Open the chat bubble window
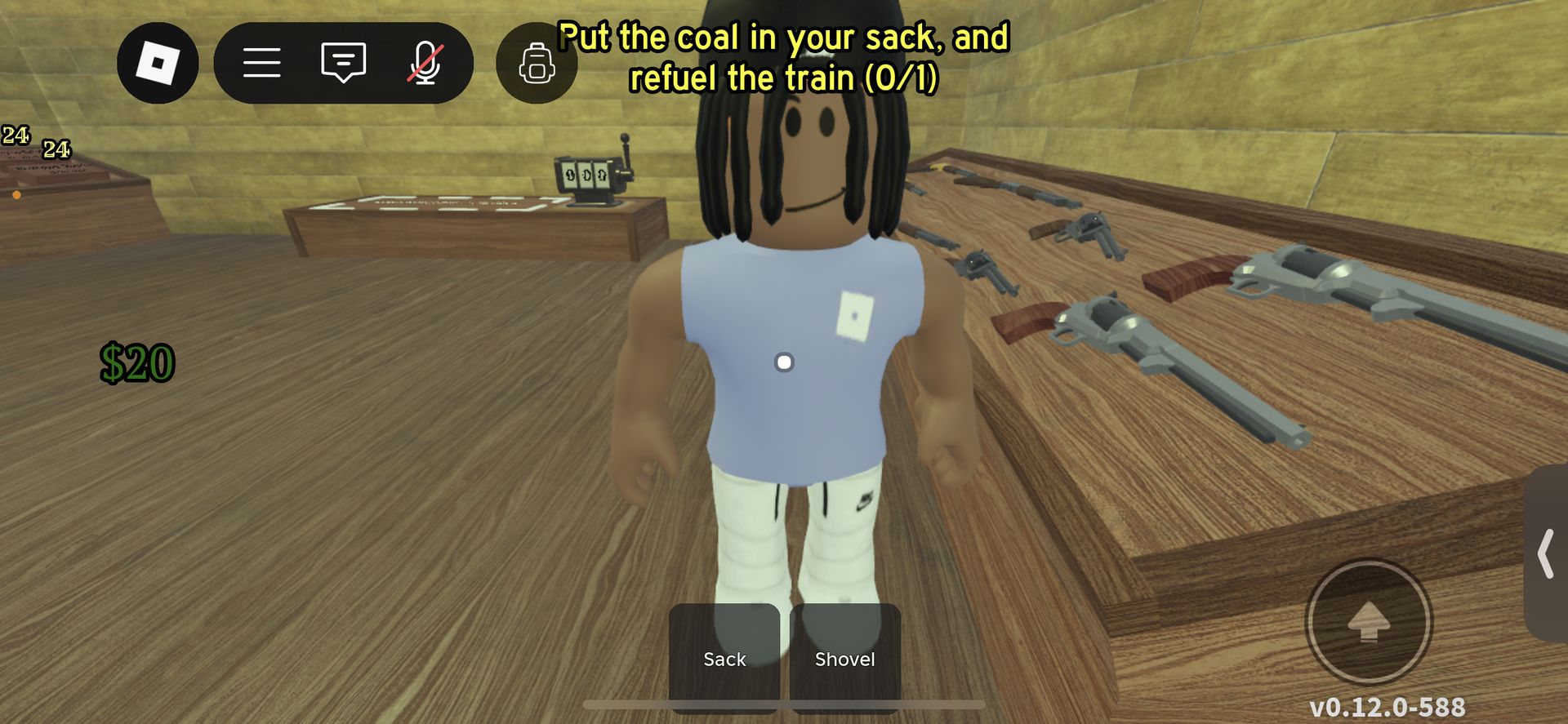This screenshot has width=1568, height=724. point(343,63)
